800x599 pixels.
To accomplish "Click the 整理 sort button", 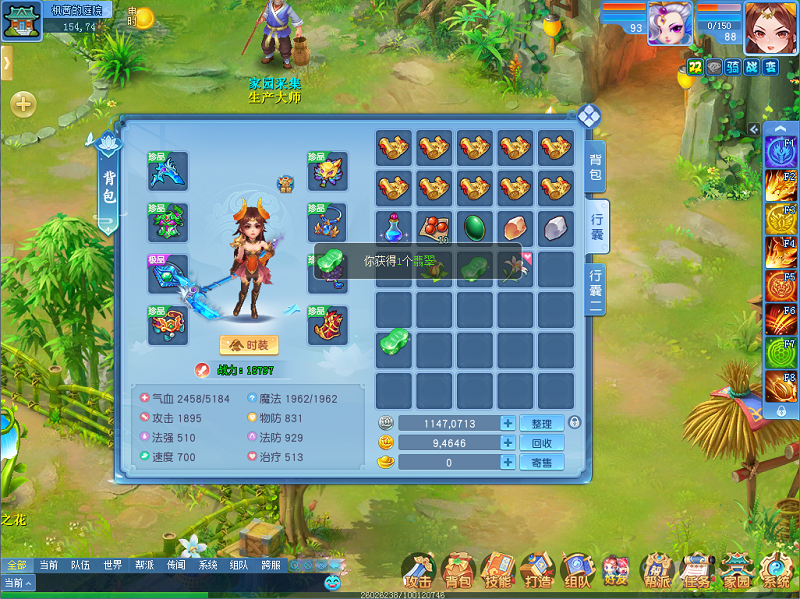I will [x=541, y=424].
